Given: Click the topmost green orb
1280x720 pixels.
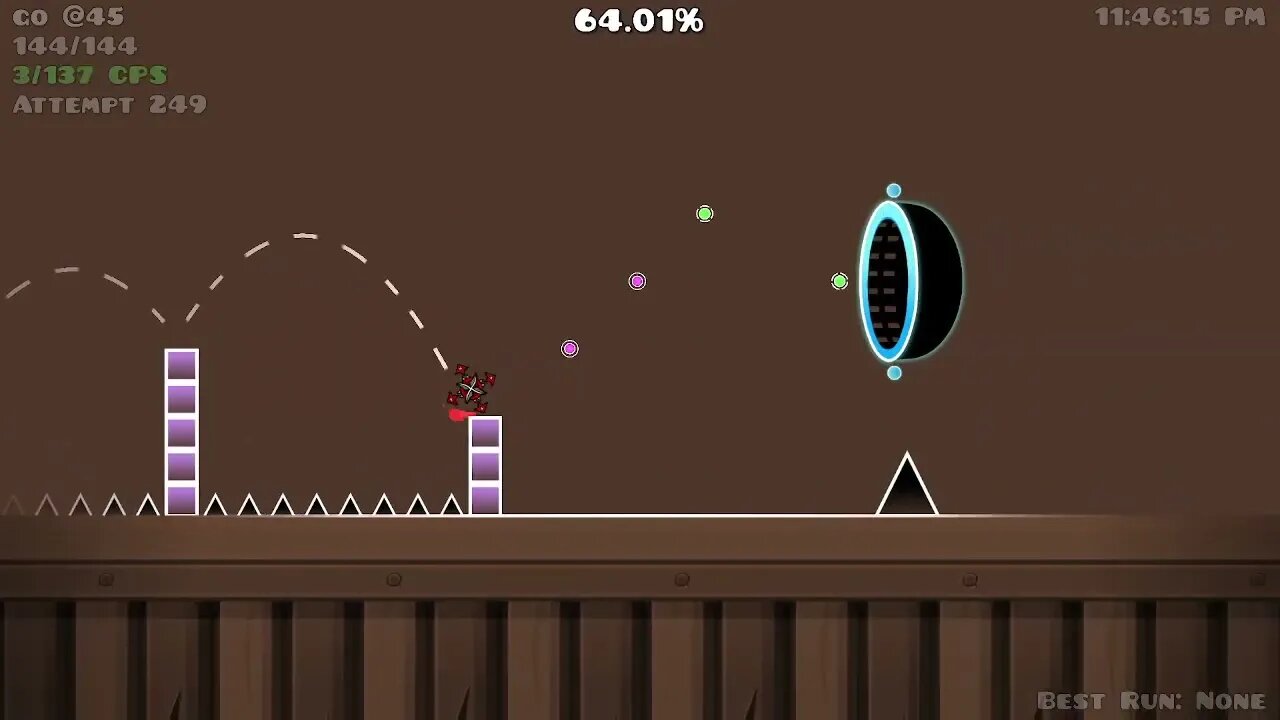Looking at the screenshot, I should pos(704,213).
